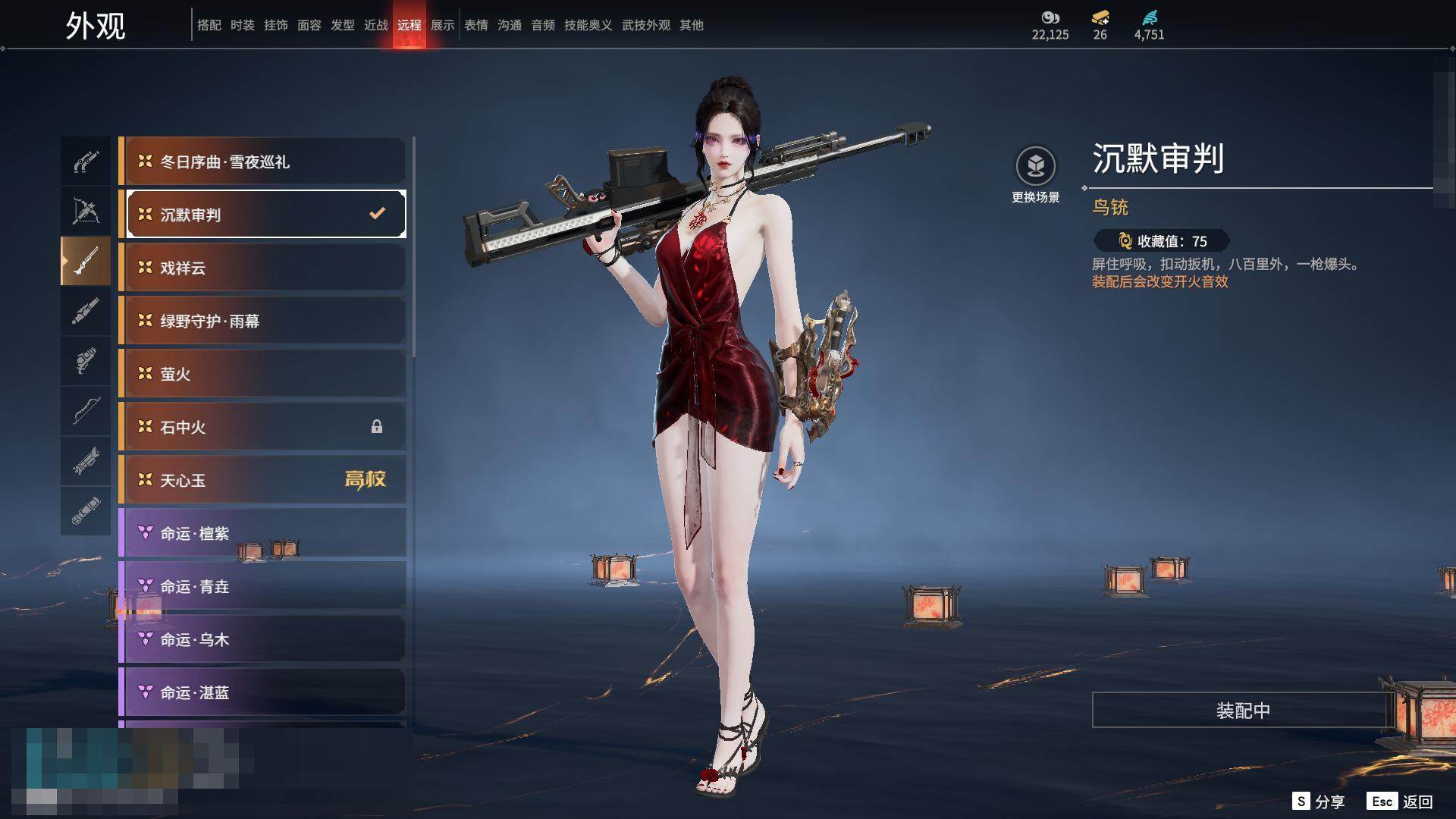Open the 分享 share option

(x=1319, y=802)
